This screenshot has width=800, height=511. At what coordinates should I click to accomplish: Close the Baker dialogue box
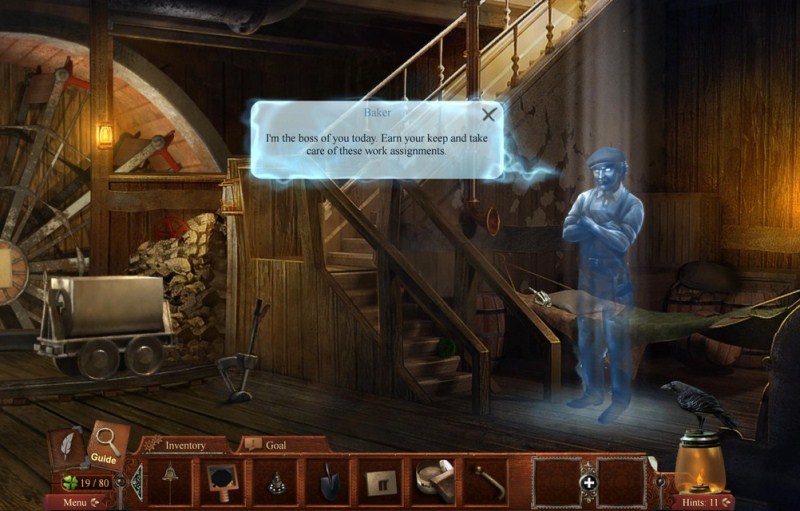point(488,115)
